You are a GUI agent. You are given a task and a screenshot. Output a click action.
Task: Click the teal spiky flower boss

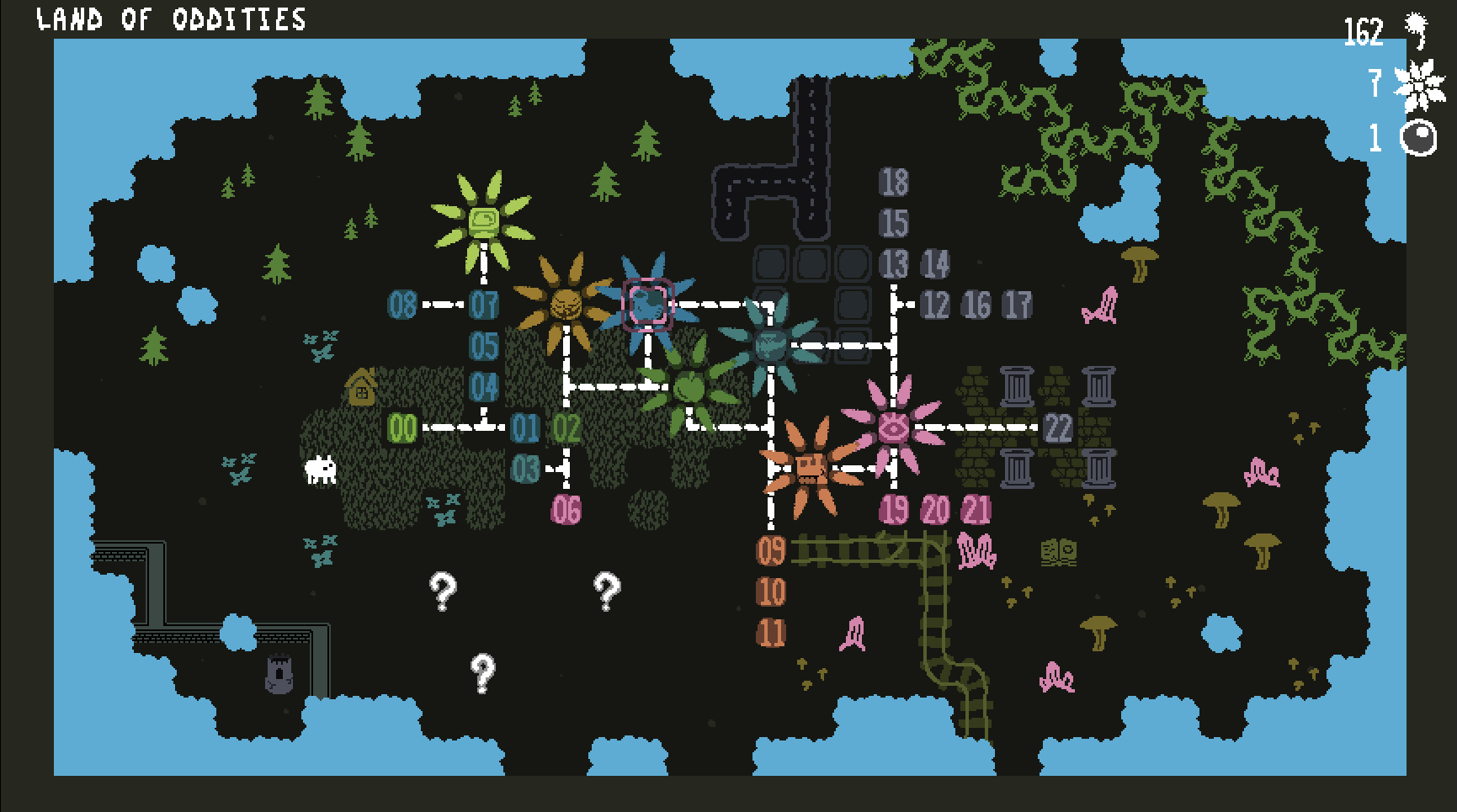772,343
